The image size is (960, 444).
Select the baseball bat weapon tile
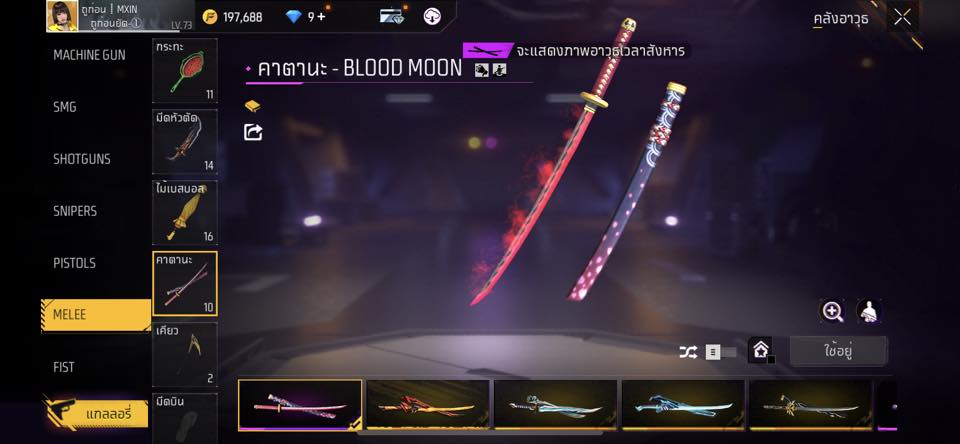184,212
